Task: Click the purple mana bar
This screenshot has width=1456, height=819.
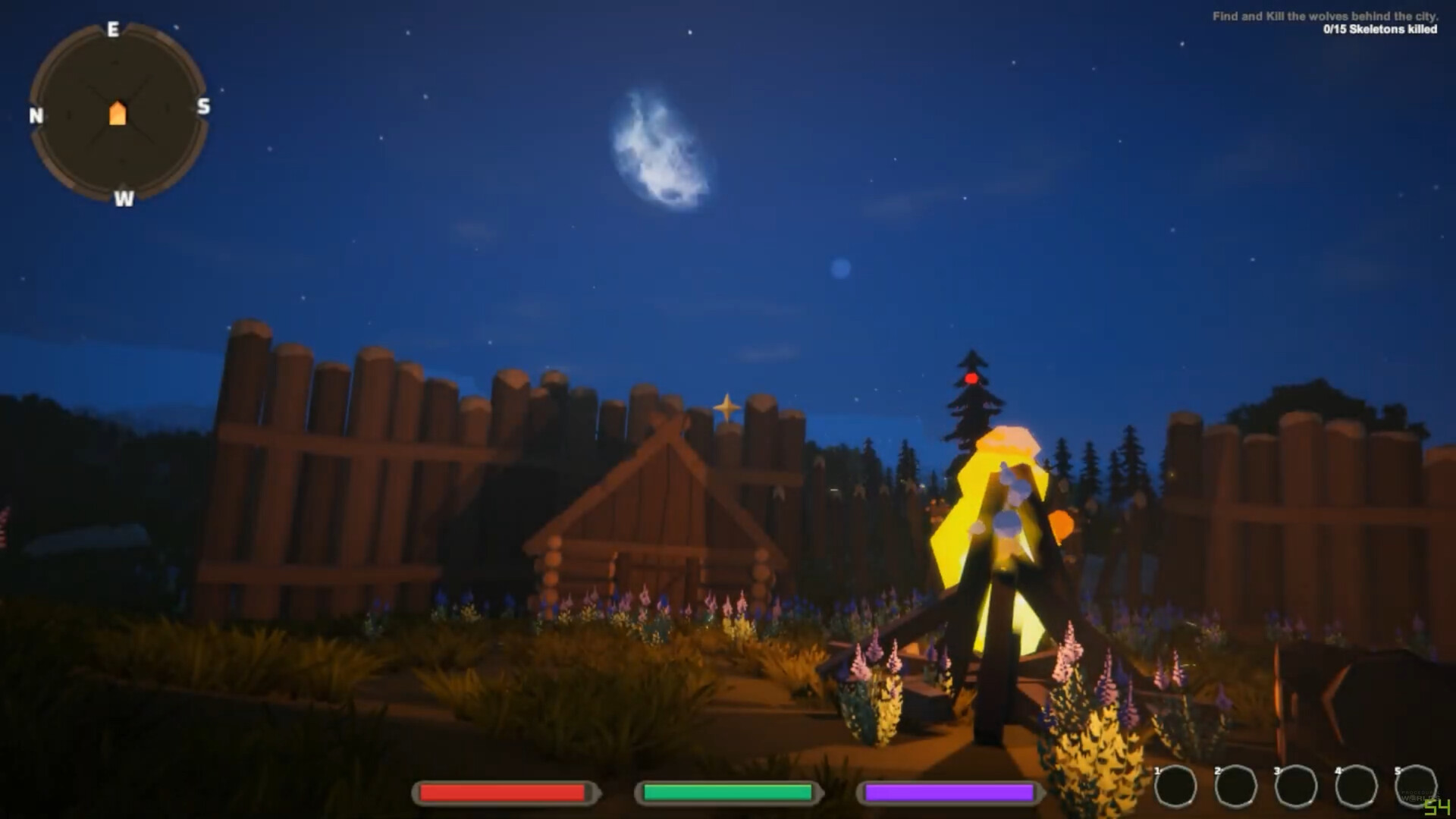Action: click(949, 793)
